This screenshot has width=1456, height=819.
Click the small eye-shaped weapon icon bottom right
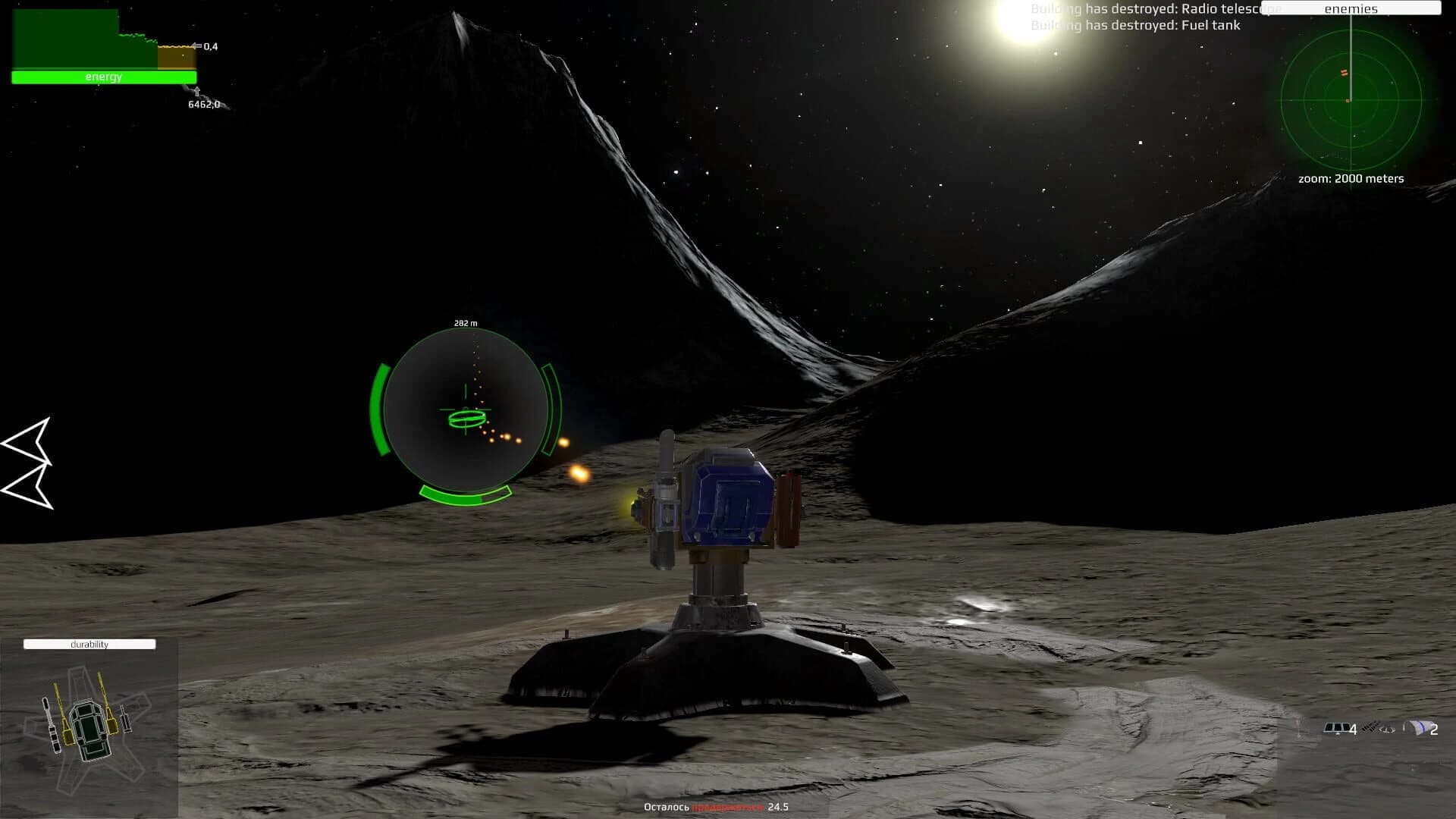click(x=1386, y=730)
